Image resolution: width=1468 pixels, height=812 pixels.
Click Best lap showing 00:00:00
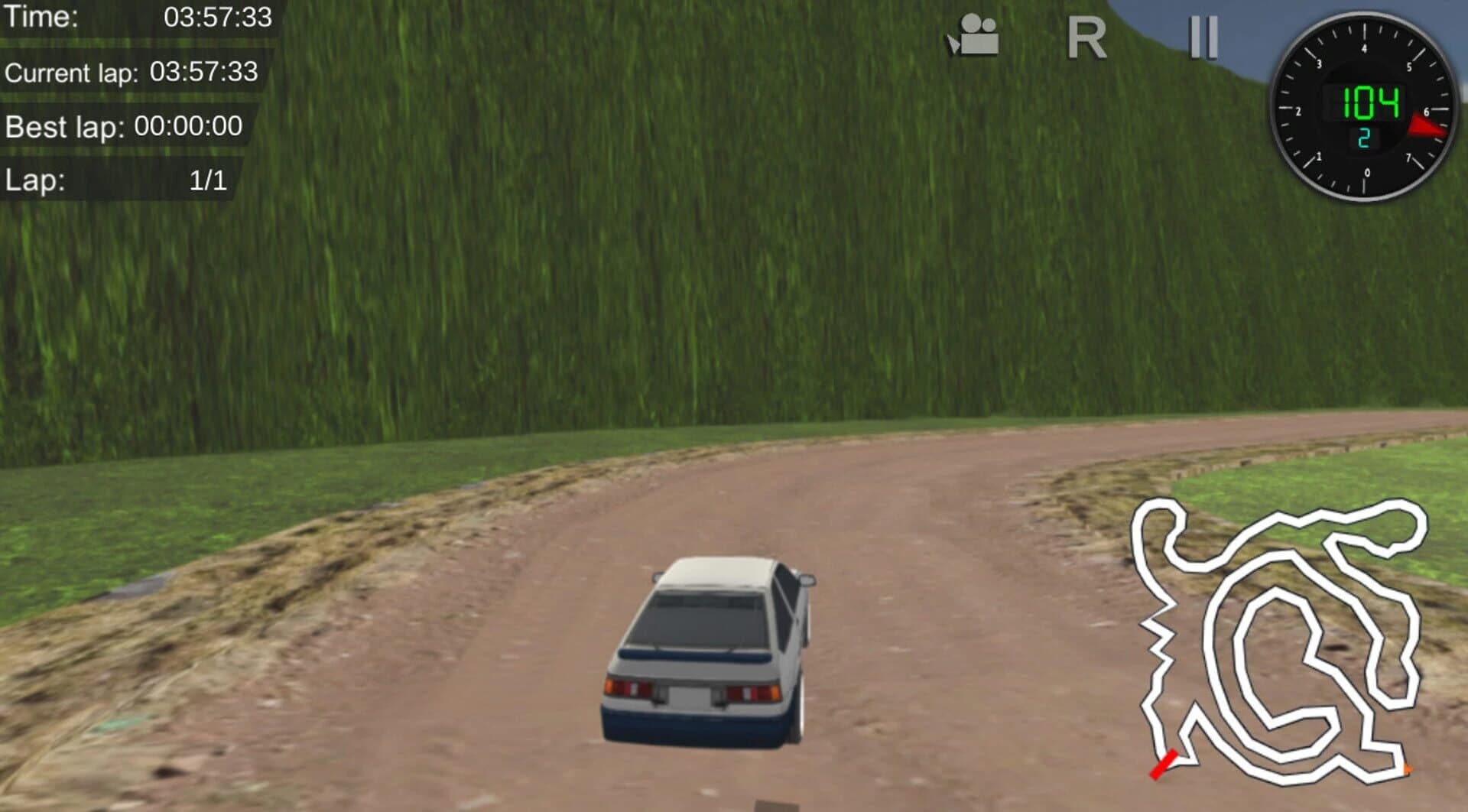[122, 127]
